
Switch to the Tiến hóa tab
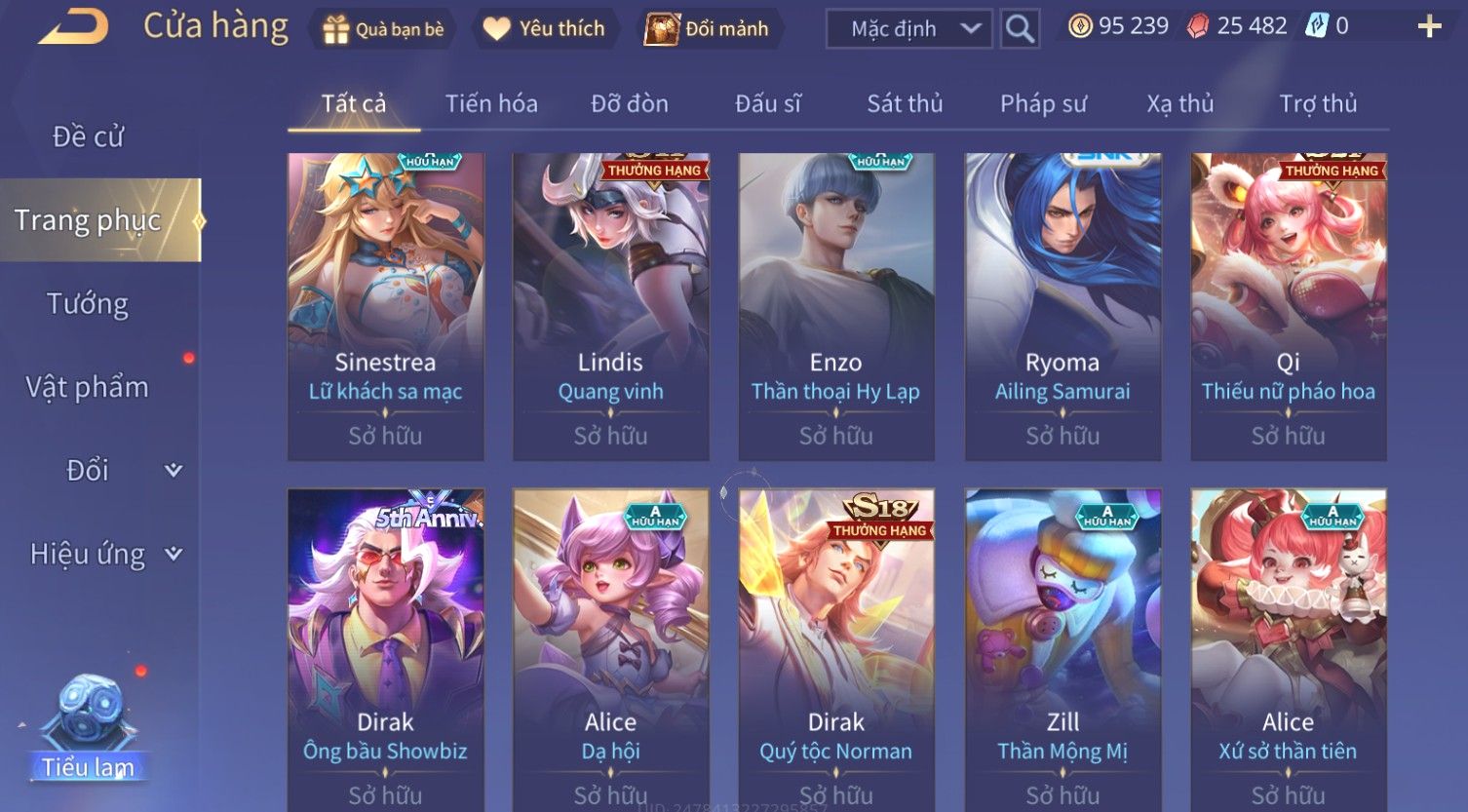tap(491, 103)
